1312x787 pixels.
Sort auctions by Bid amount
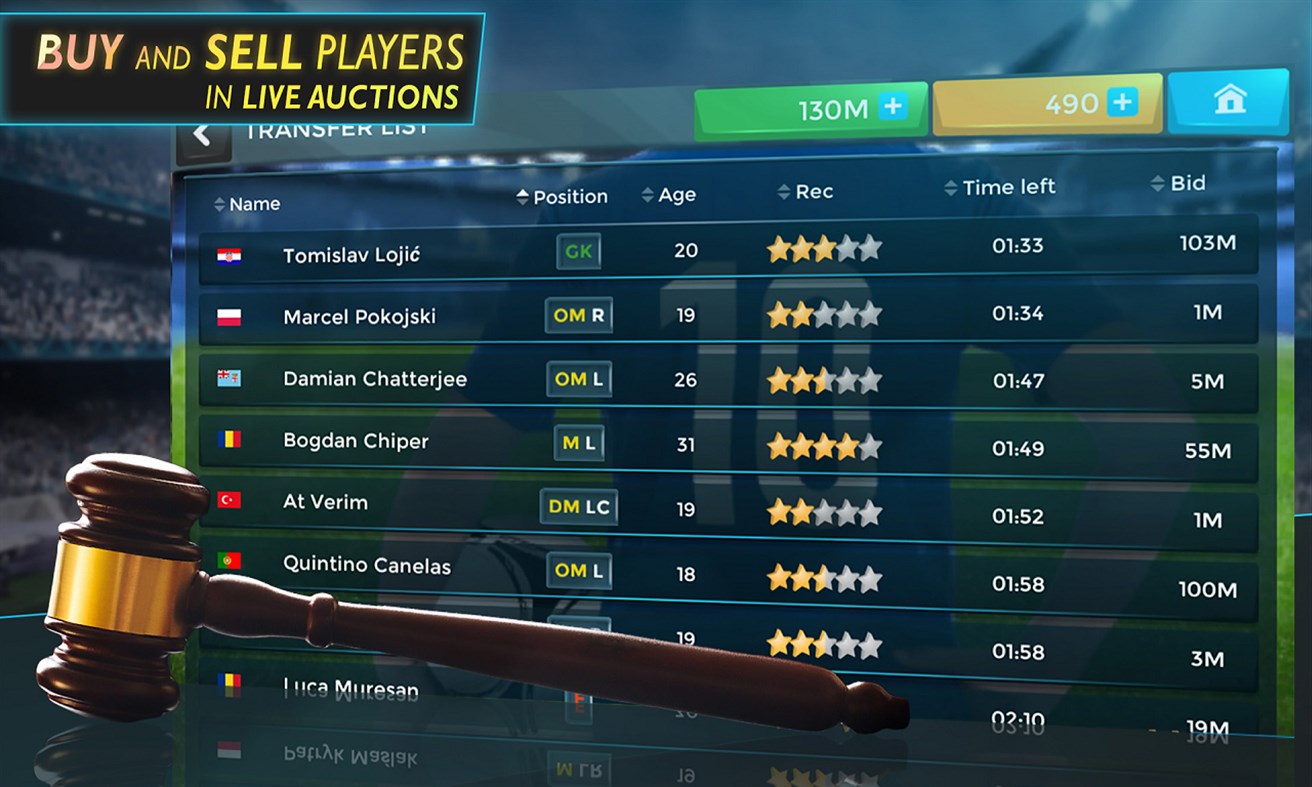[1178, 183]
